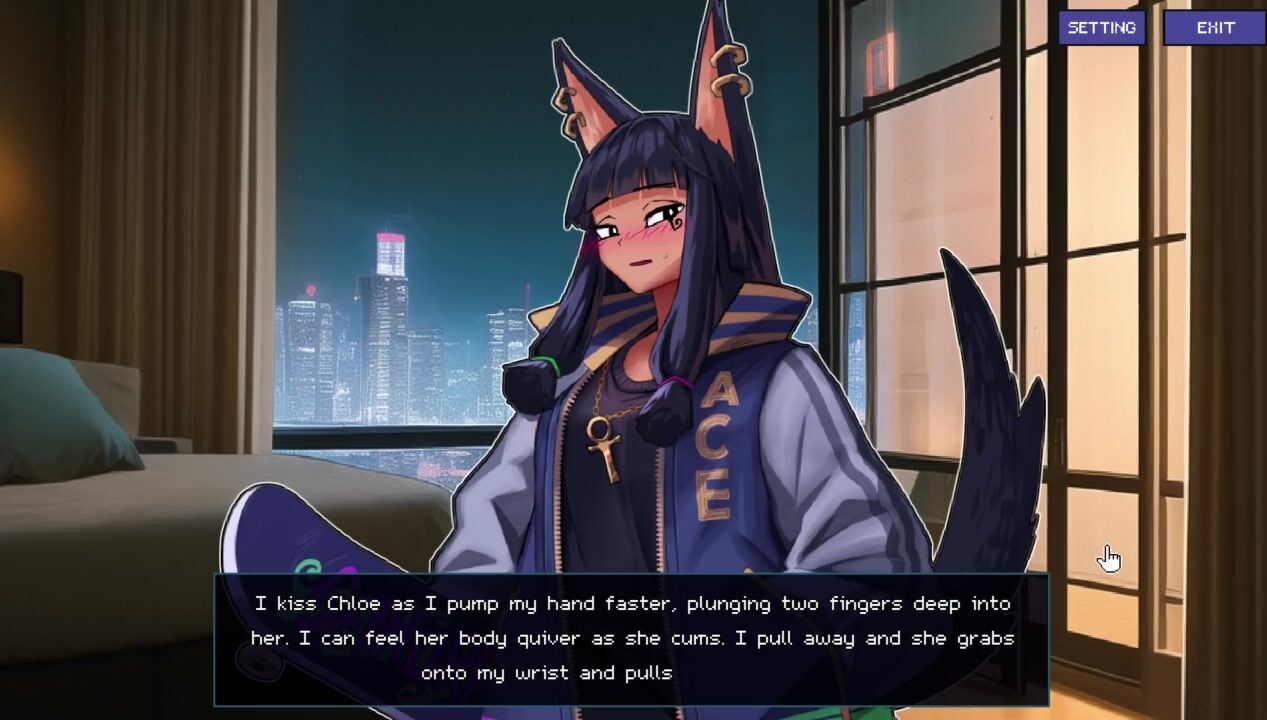Advance the dialogue text box
Viewport: 1267px width, 720px height.
[x=631, y=639]
